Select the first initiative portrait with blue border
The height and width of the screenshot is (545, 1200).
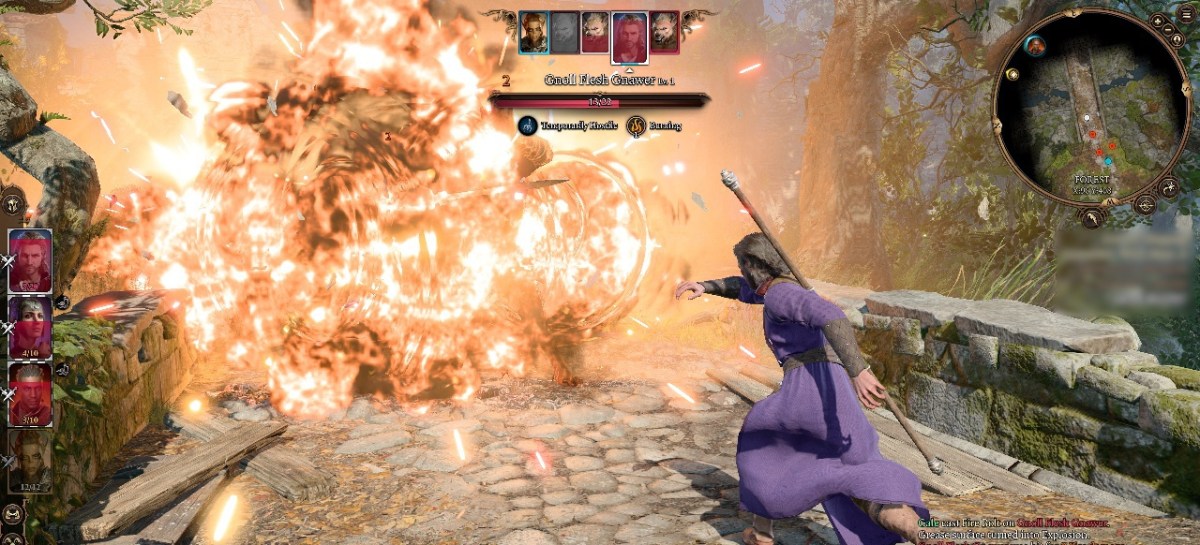coord(533,32)
